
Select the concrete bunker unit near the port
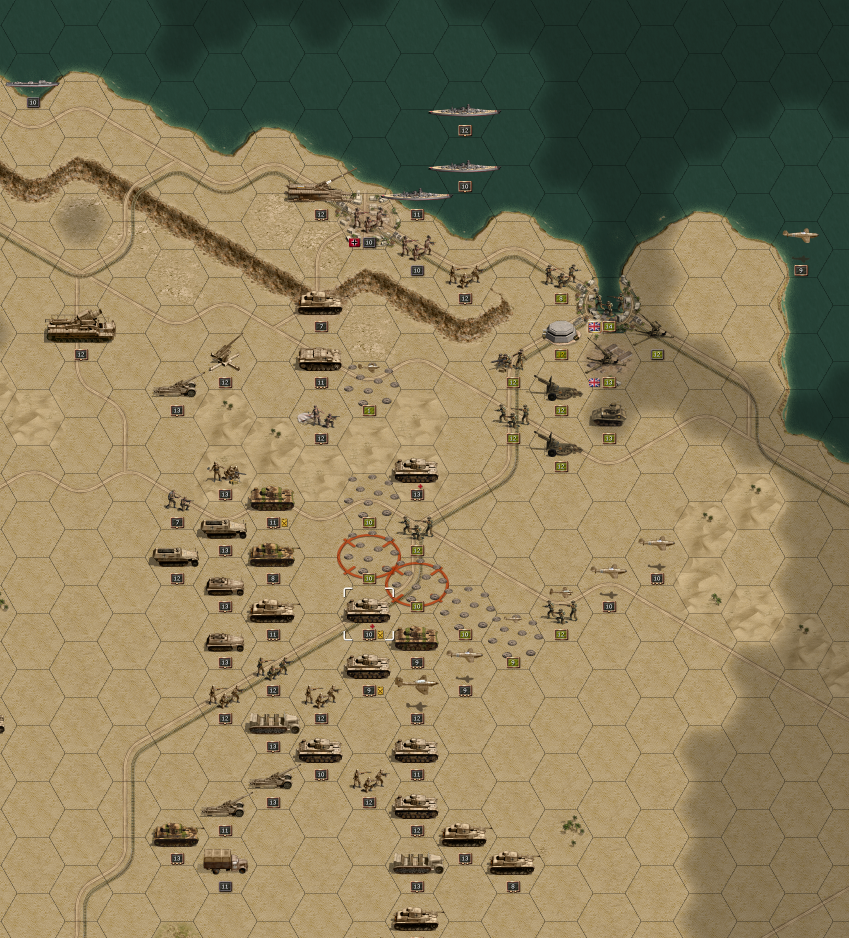tap(561, 331)
